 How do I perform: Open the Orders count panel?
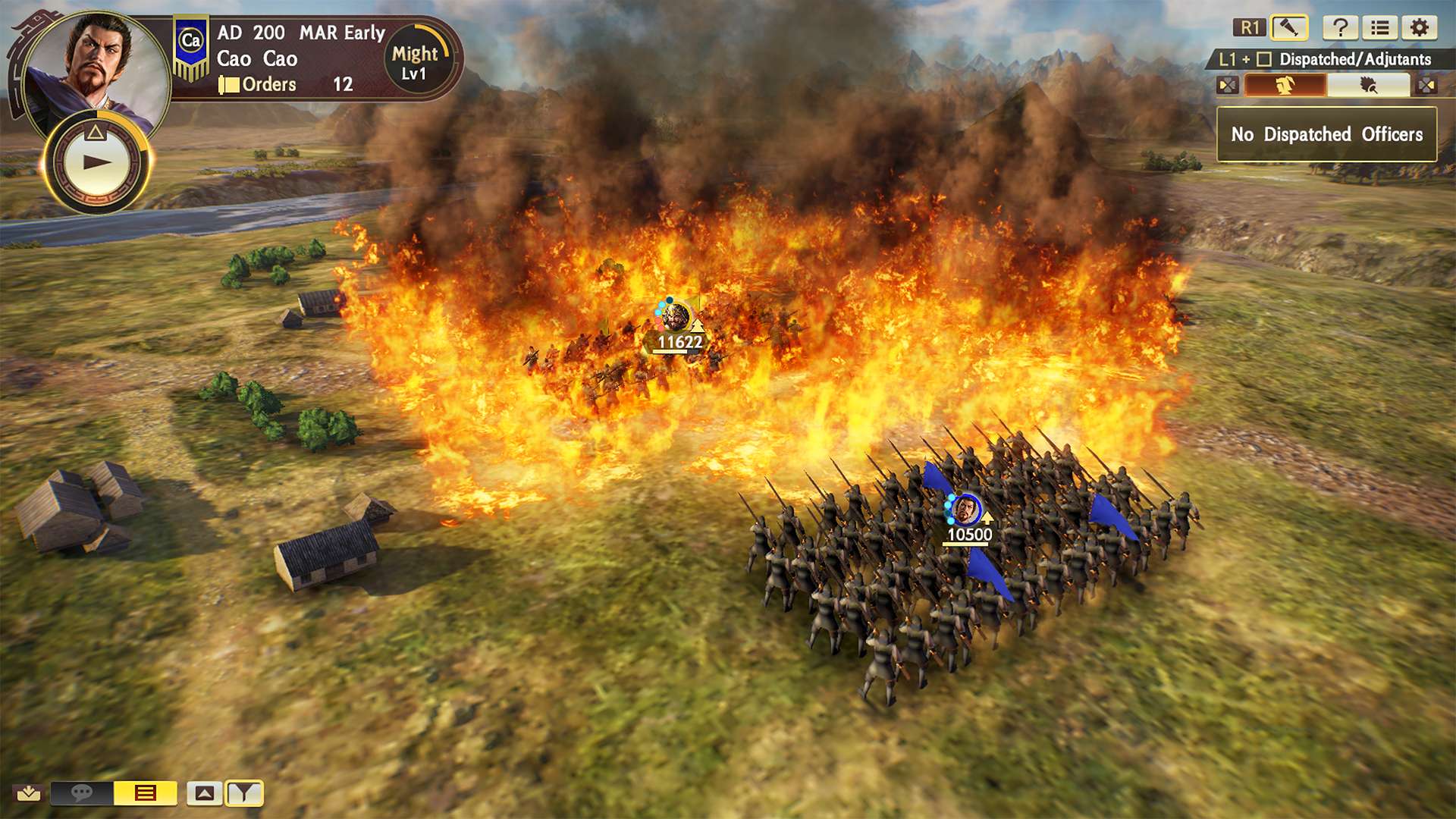pos(287,84)
